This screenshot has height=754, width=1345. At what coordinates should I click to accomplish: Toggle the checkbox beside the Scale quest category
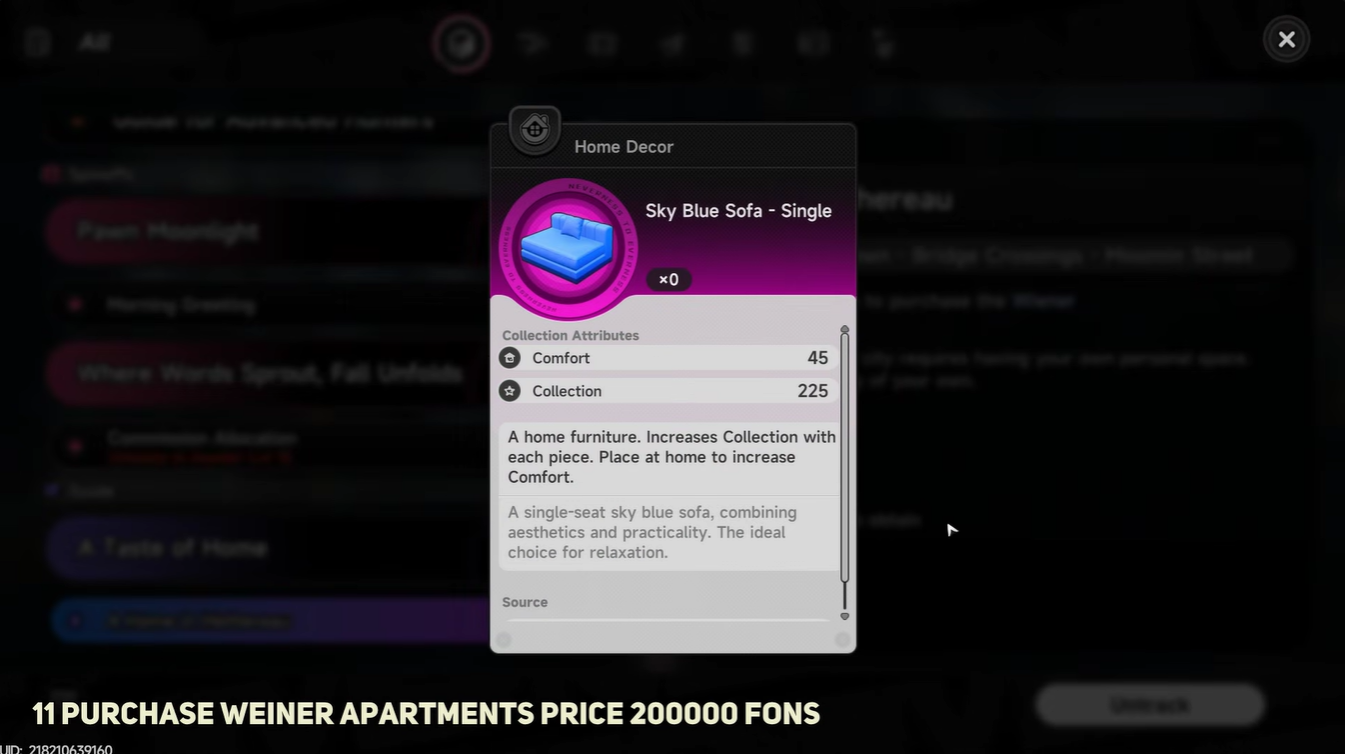point(50,490)
